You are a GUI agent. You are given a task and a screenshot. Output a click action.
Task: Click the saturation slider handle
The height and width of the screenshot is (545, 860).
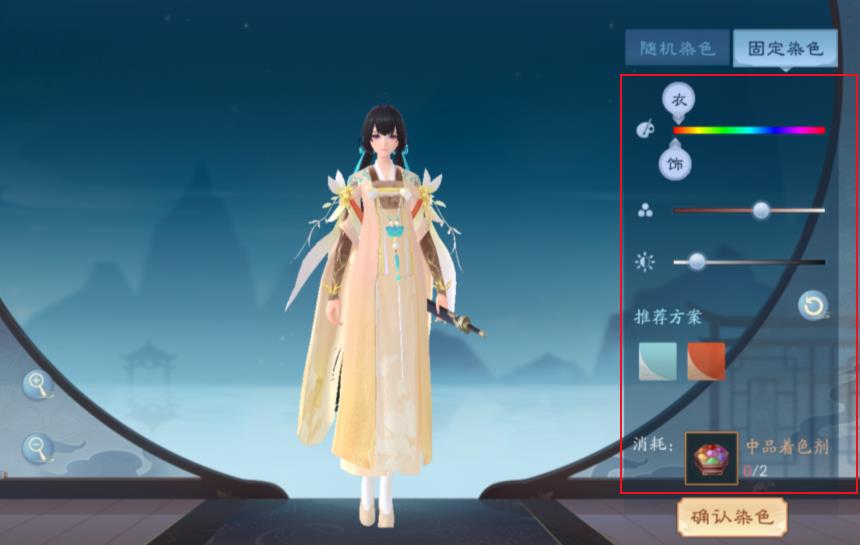click(x=761, y=210)
